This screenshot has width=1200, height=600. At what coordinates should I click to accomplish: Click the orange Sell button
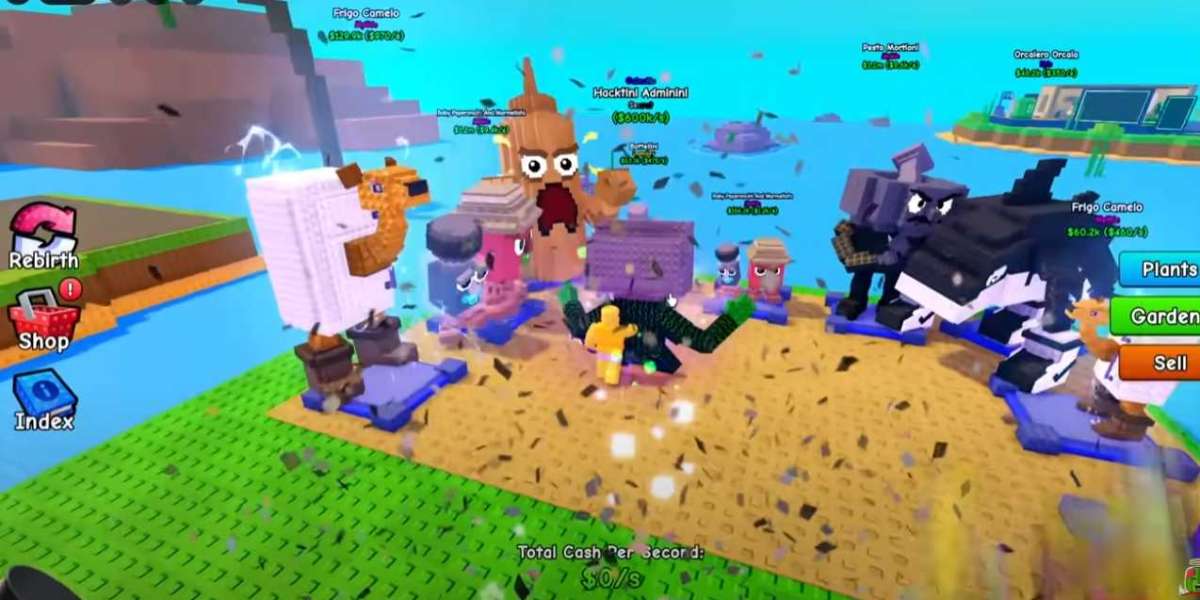[x=1161, y=362]
